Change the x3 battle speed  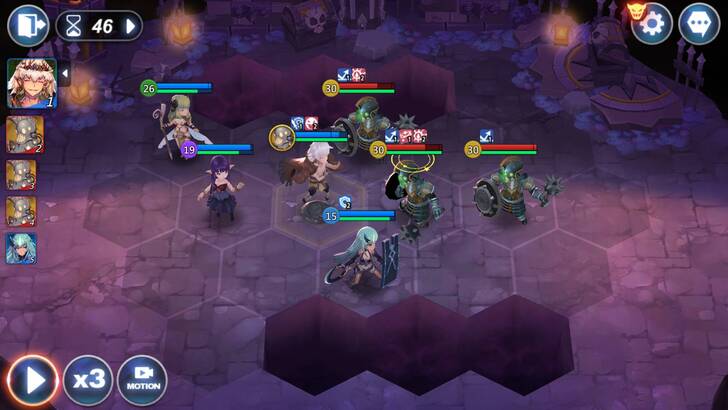click(x=89, y=380)
